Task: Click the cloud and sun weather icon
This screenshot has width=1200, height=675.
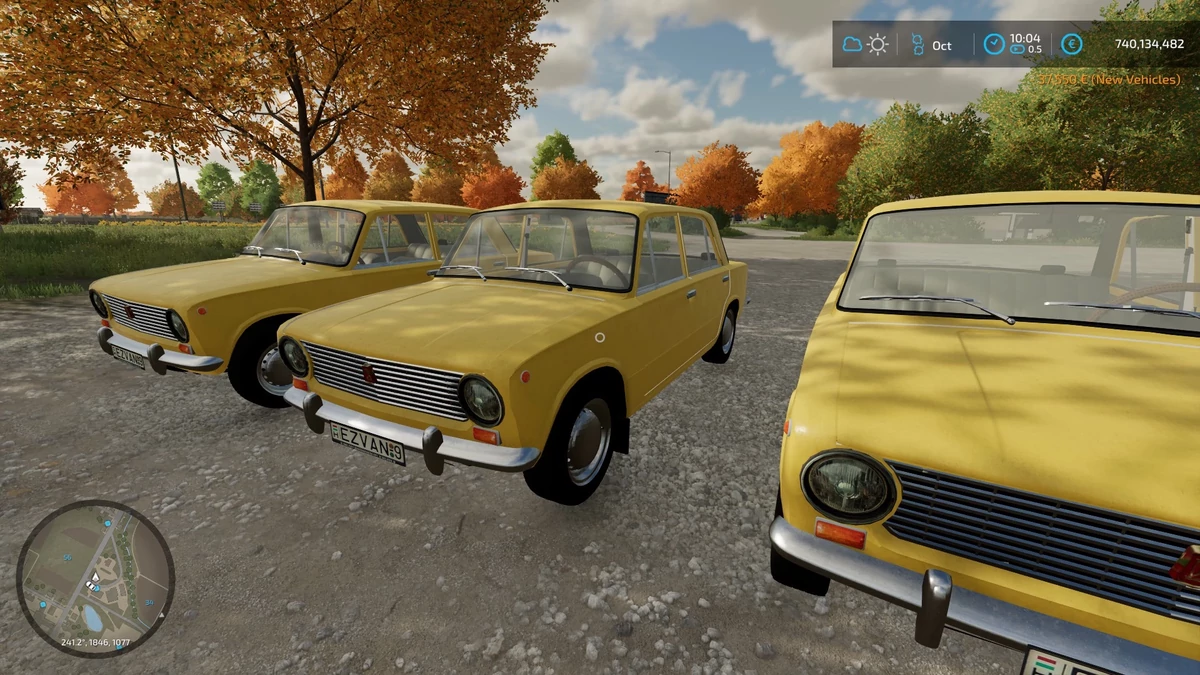Action: tap(865, 44)
